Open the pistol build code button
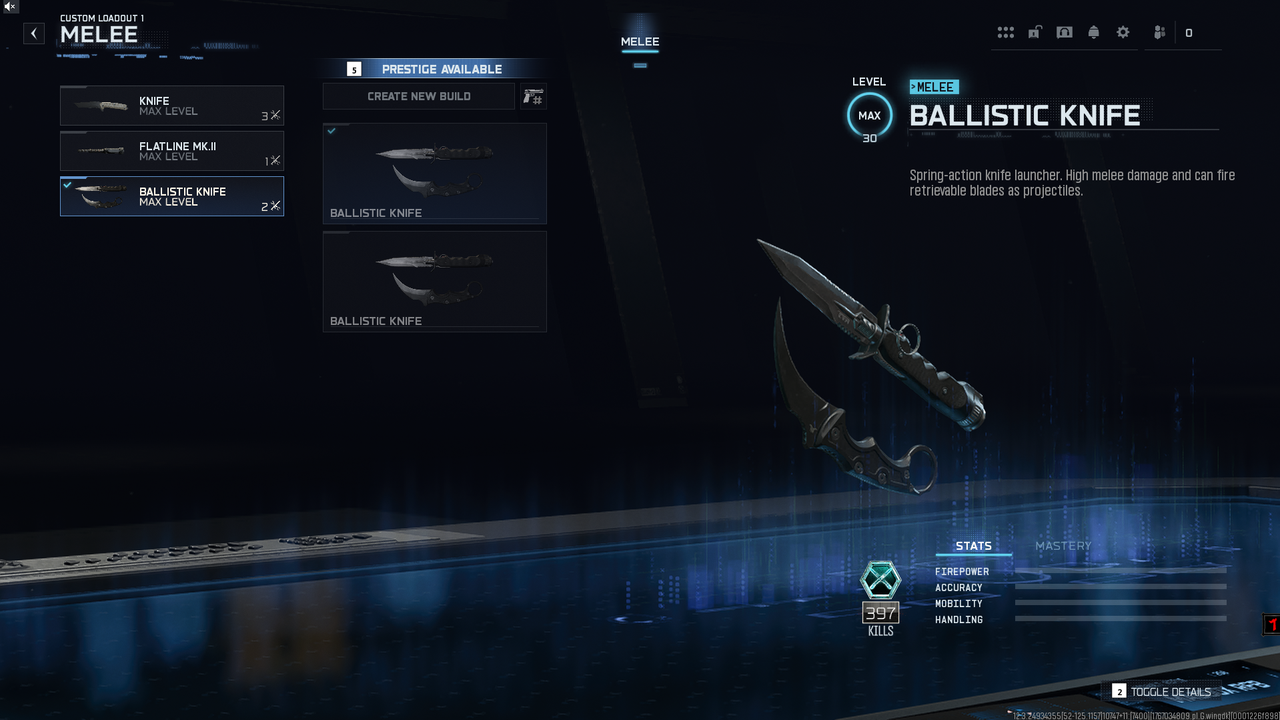Image resolution: width=1280 pixels, height=720 pixels. (x=533, y=96)
